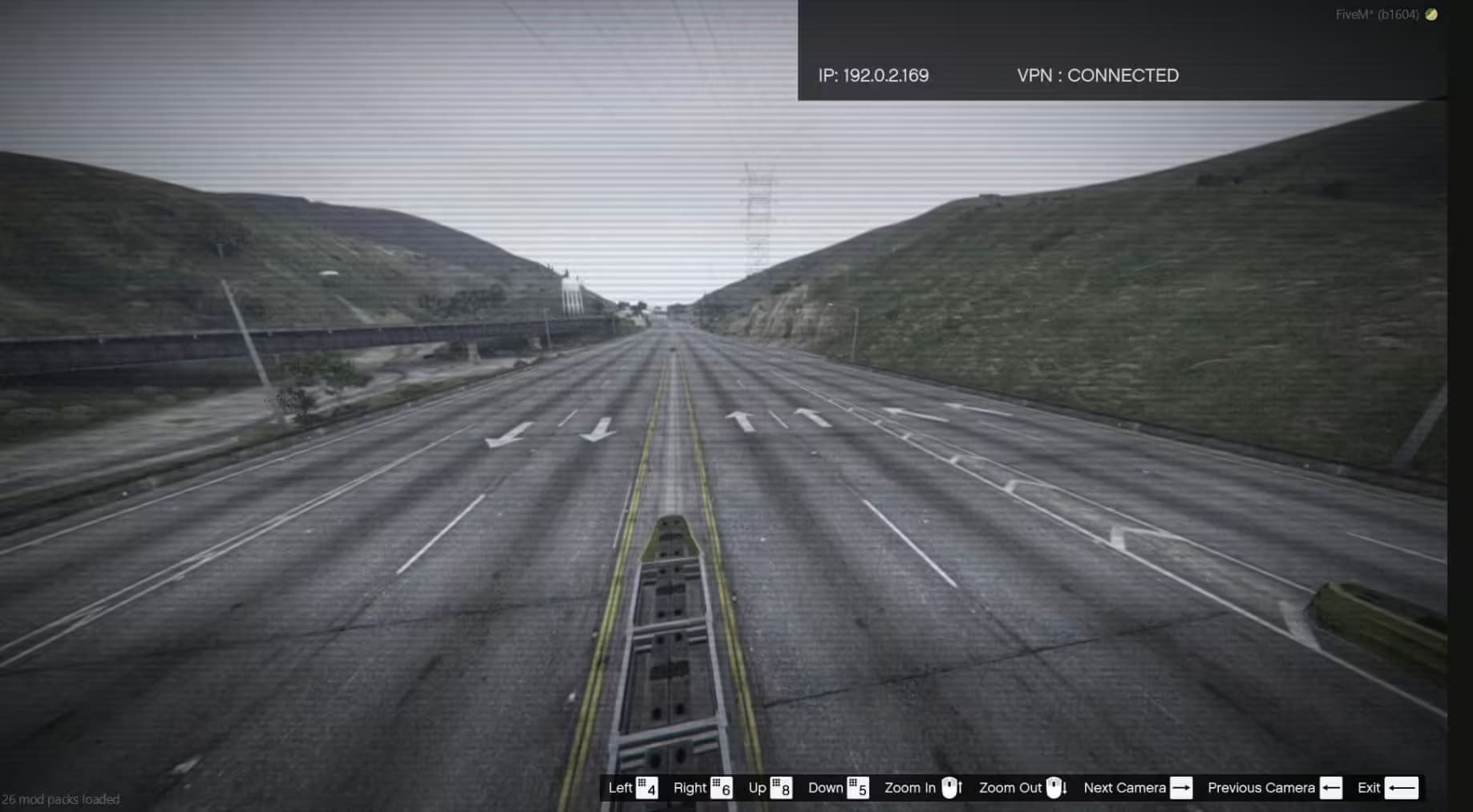
Task: Select the Zoom Out control label
Action: click(x=1010, y=788)
